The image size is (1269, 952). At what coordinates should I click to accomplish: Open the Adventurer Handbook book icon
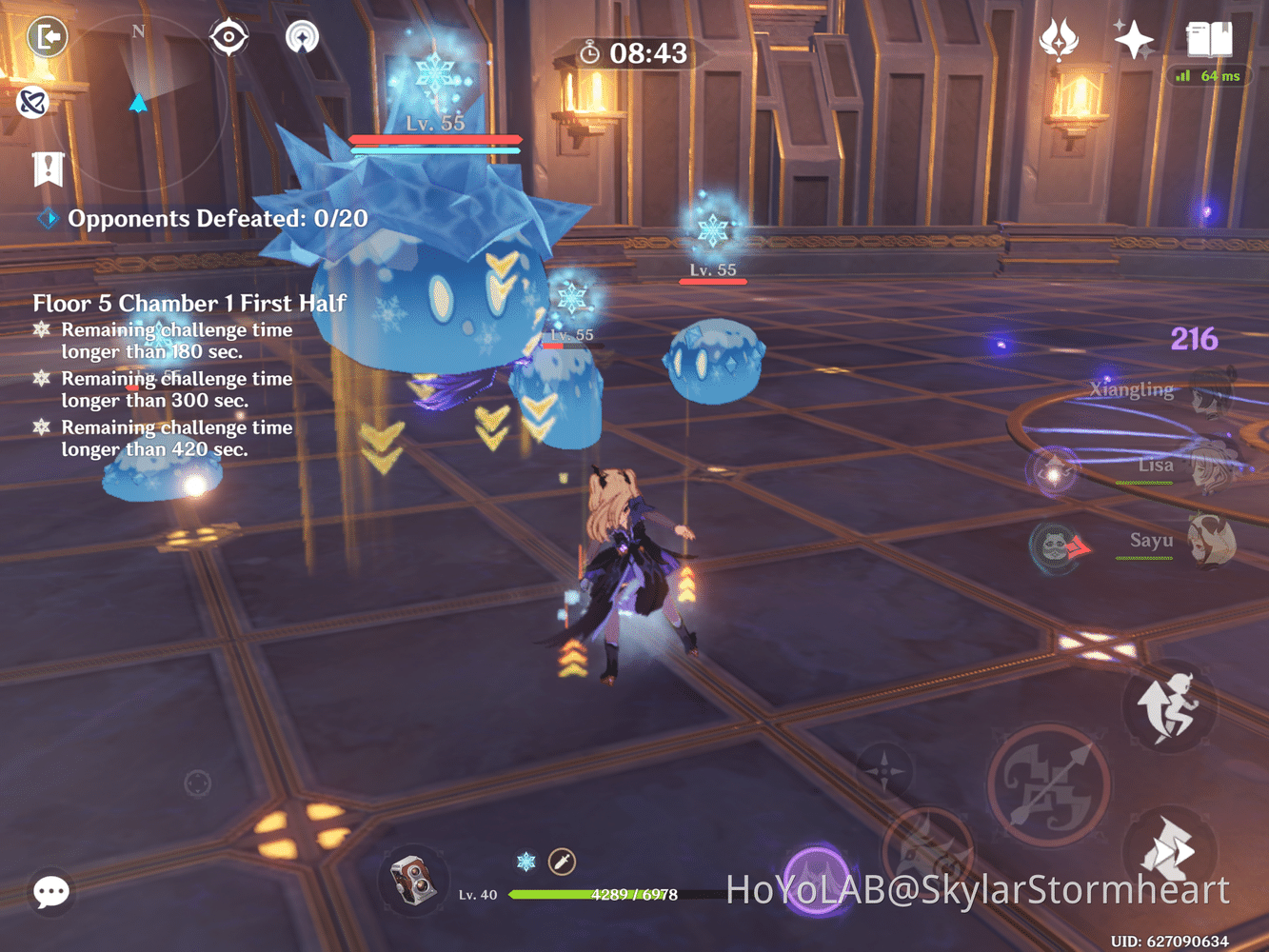[1209, 40]
